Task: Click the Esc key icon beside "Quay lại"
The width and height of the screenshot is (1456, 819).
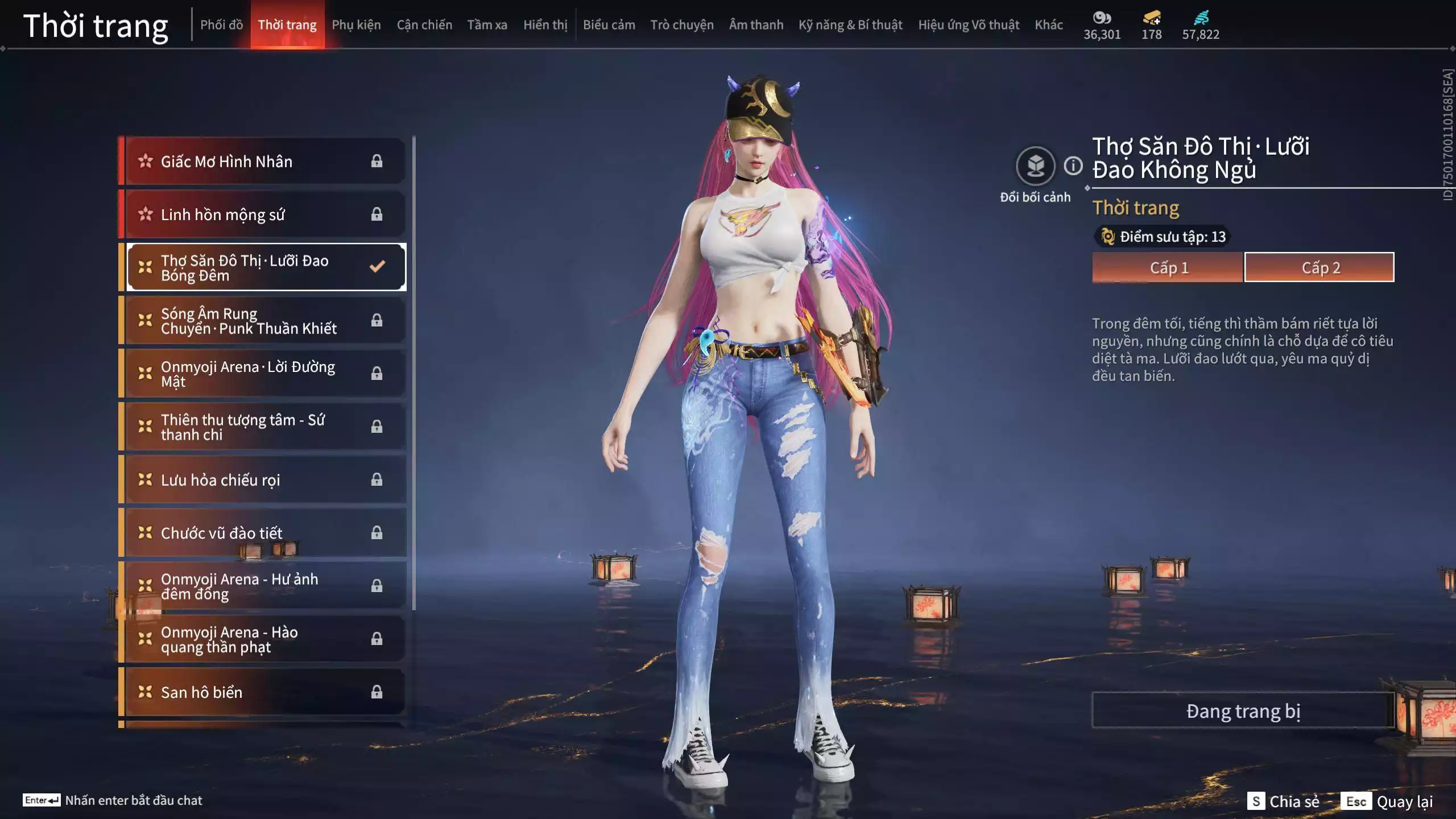Action: [1357, 801]
